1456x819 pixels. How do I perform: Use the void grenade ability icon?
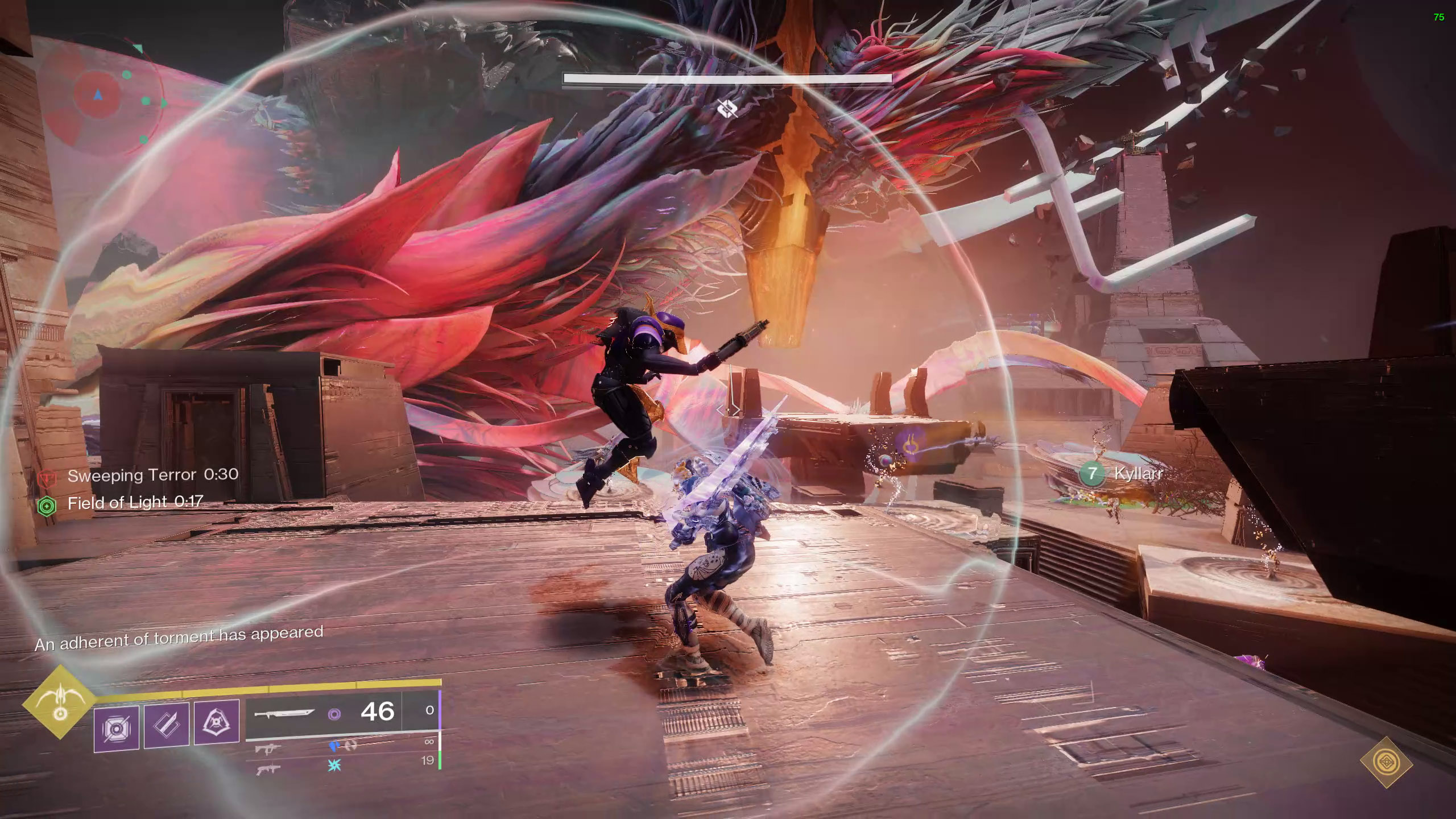(117, 729)
